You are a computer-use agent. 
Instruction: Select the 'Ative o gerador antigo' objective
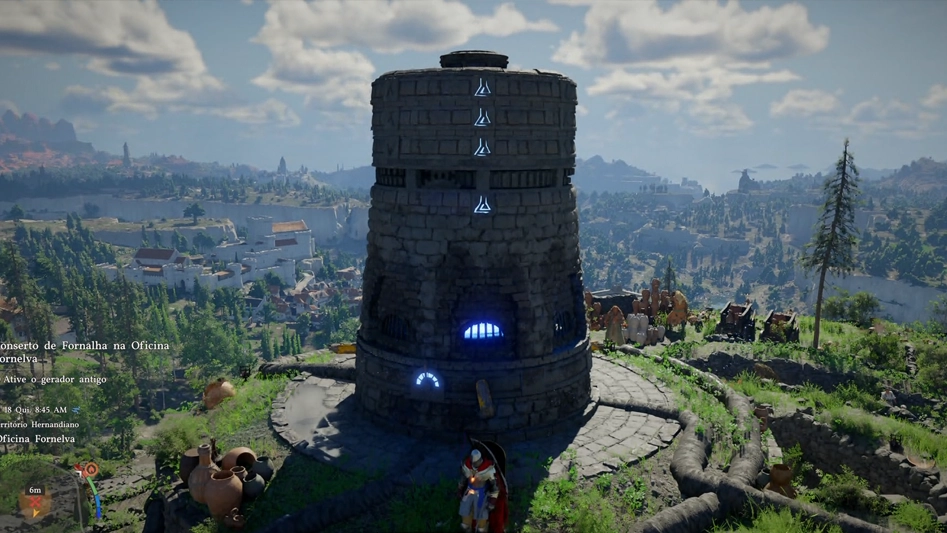click(55, 380)
